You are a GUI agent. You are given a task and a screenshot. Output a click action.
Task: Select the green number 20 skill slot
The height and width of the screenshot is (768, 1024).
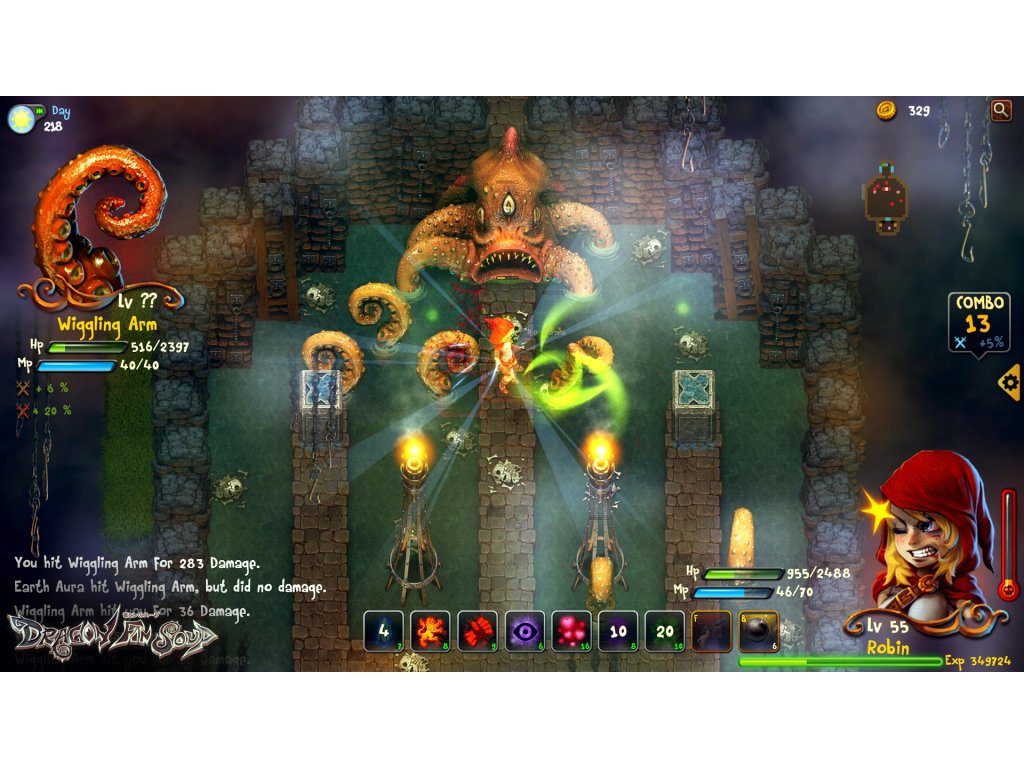[665, 631]
